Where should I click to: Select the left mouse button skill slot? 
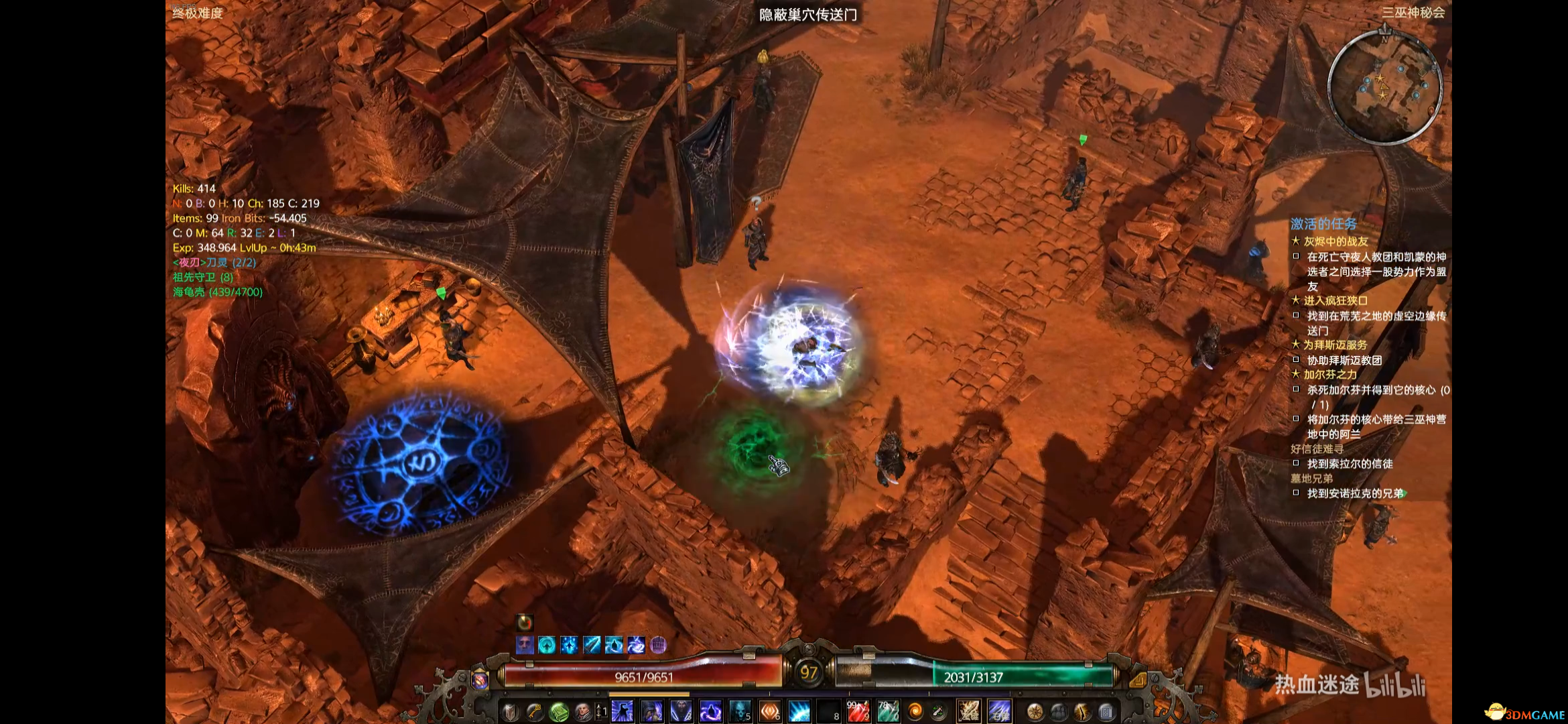tap(968, 711)
